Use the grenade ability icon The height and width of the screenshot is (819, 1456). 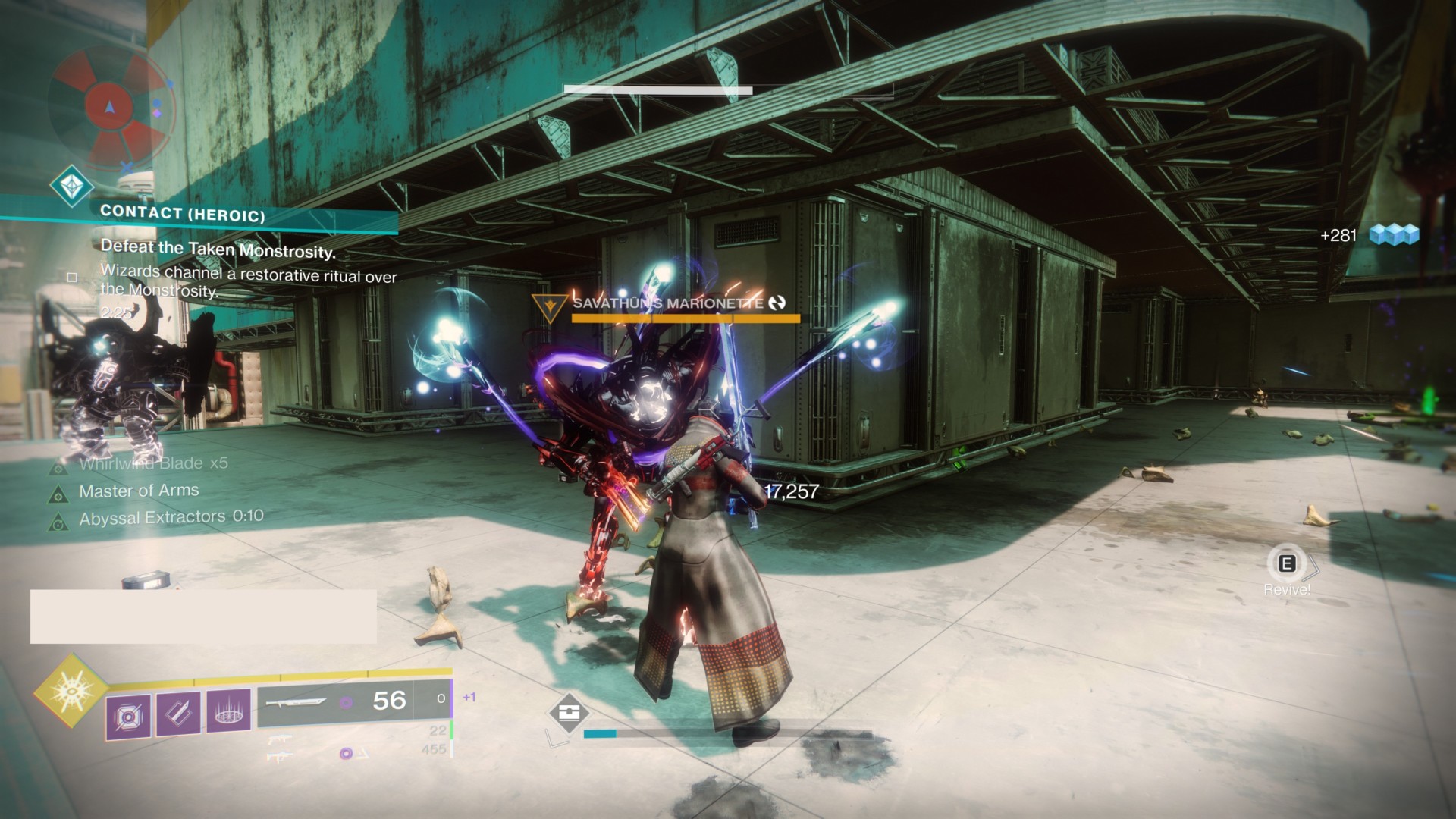pyautogui.click(x=127, y=714)
